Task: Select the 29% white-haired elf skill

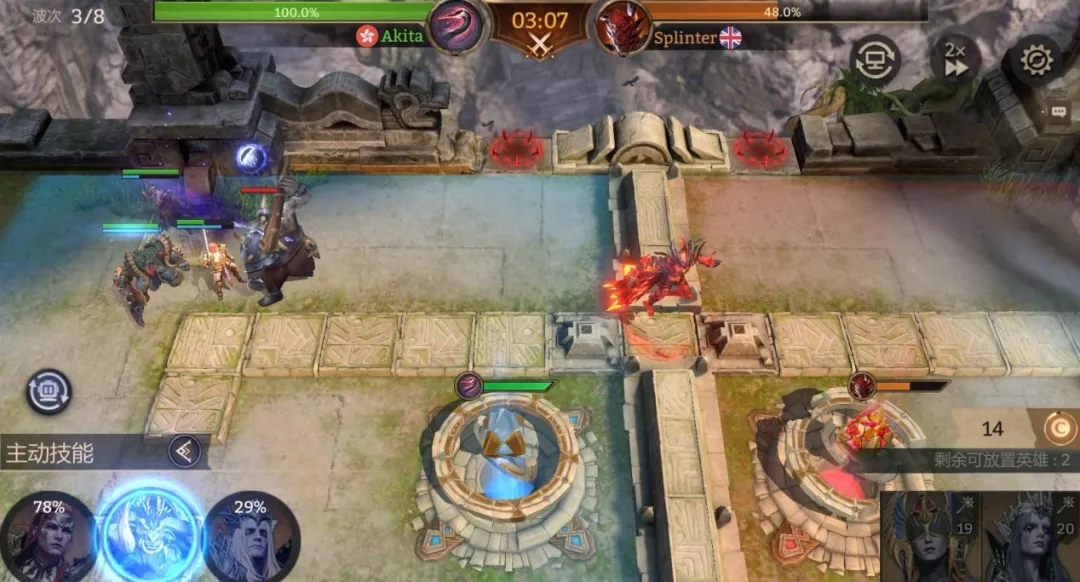Action: (x=251, y=537)
